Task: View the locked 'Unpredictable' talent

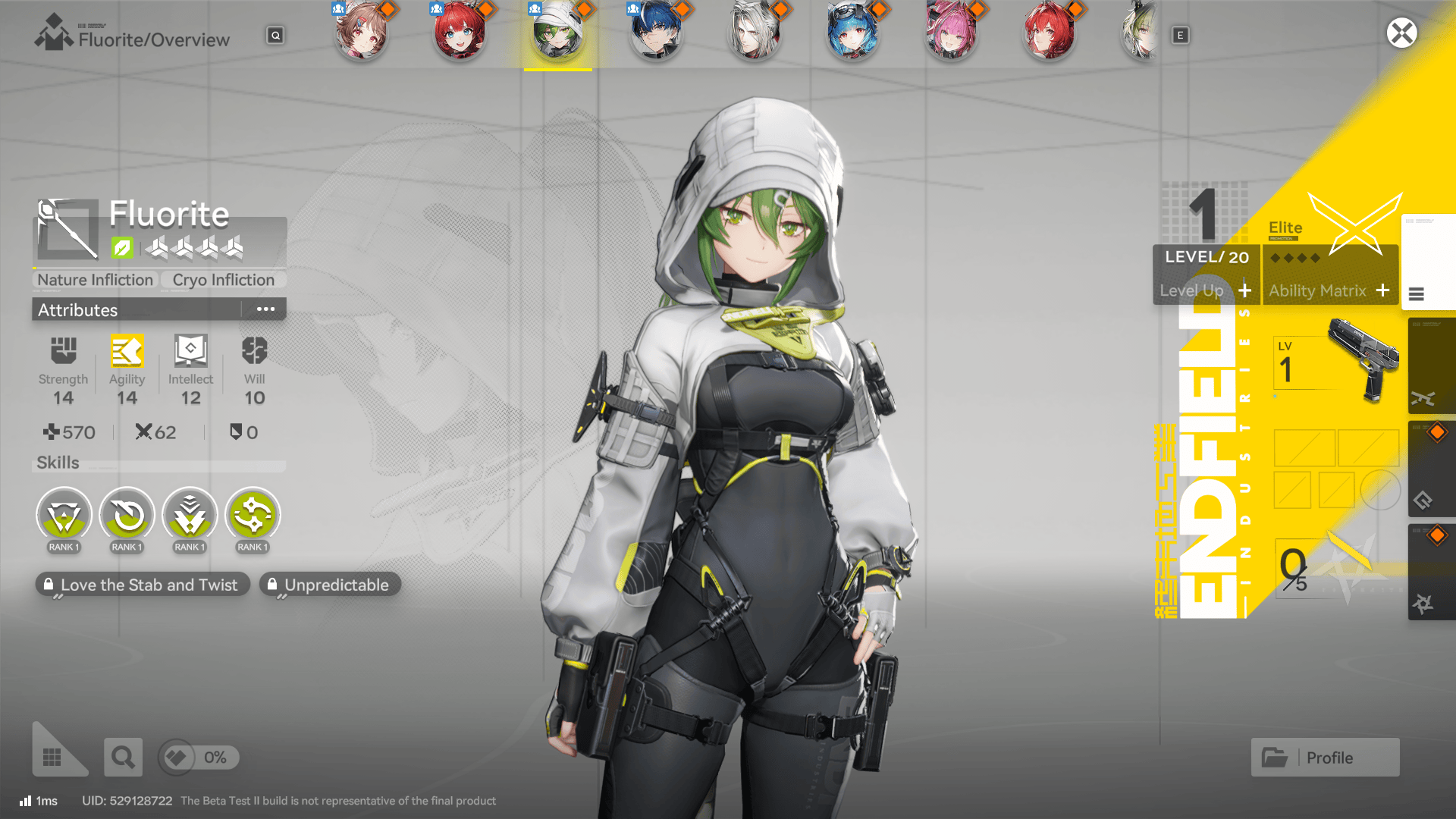Action: click(330, 585)
